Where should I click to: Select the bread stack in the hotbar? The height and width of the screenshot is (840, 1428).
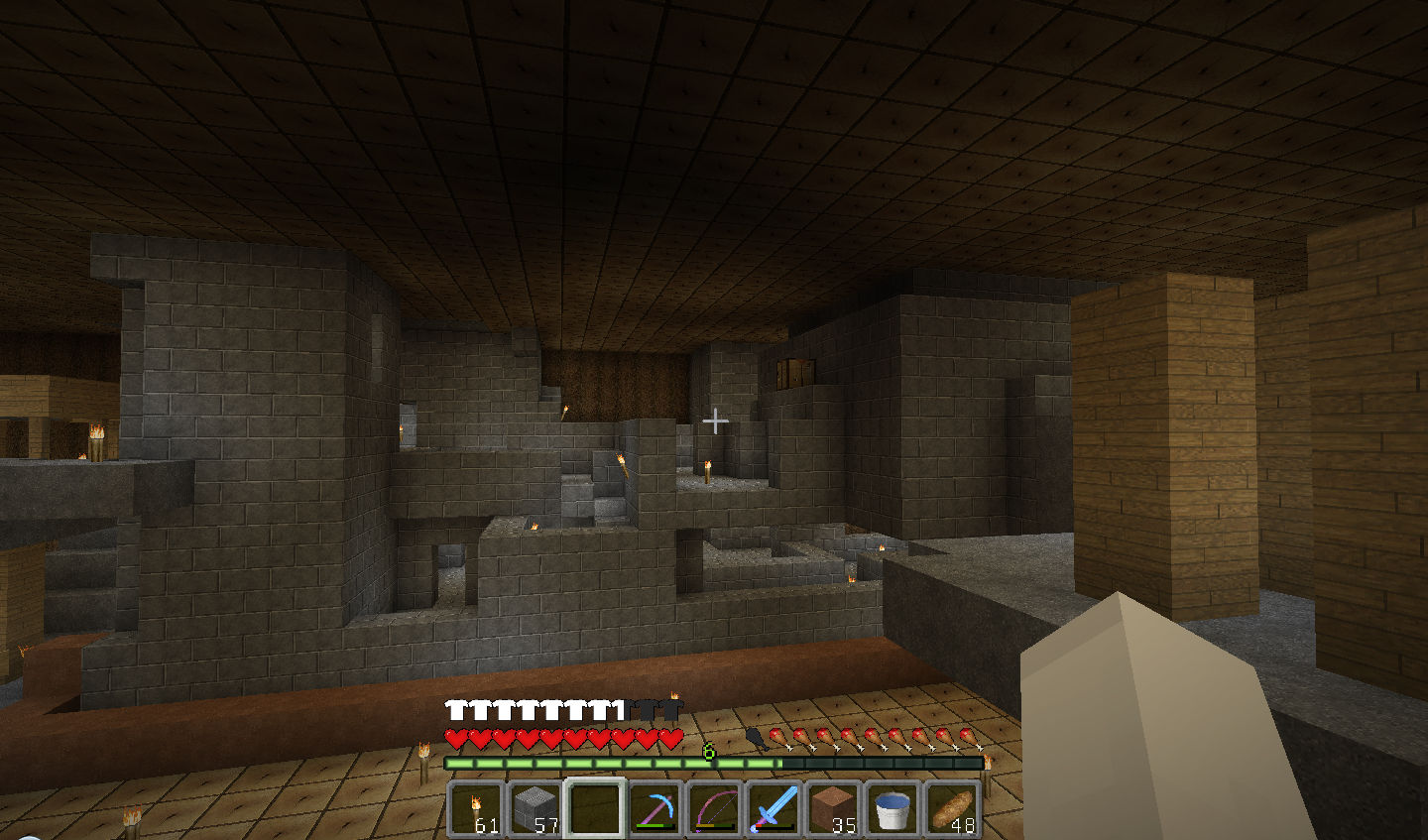952,808
